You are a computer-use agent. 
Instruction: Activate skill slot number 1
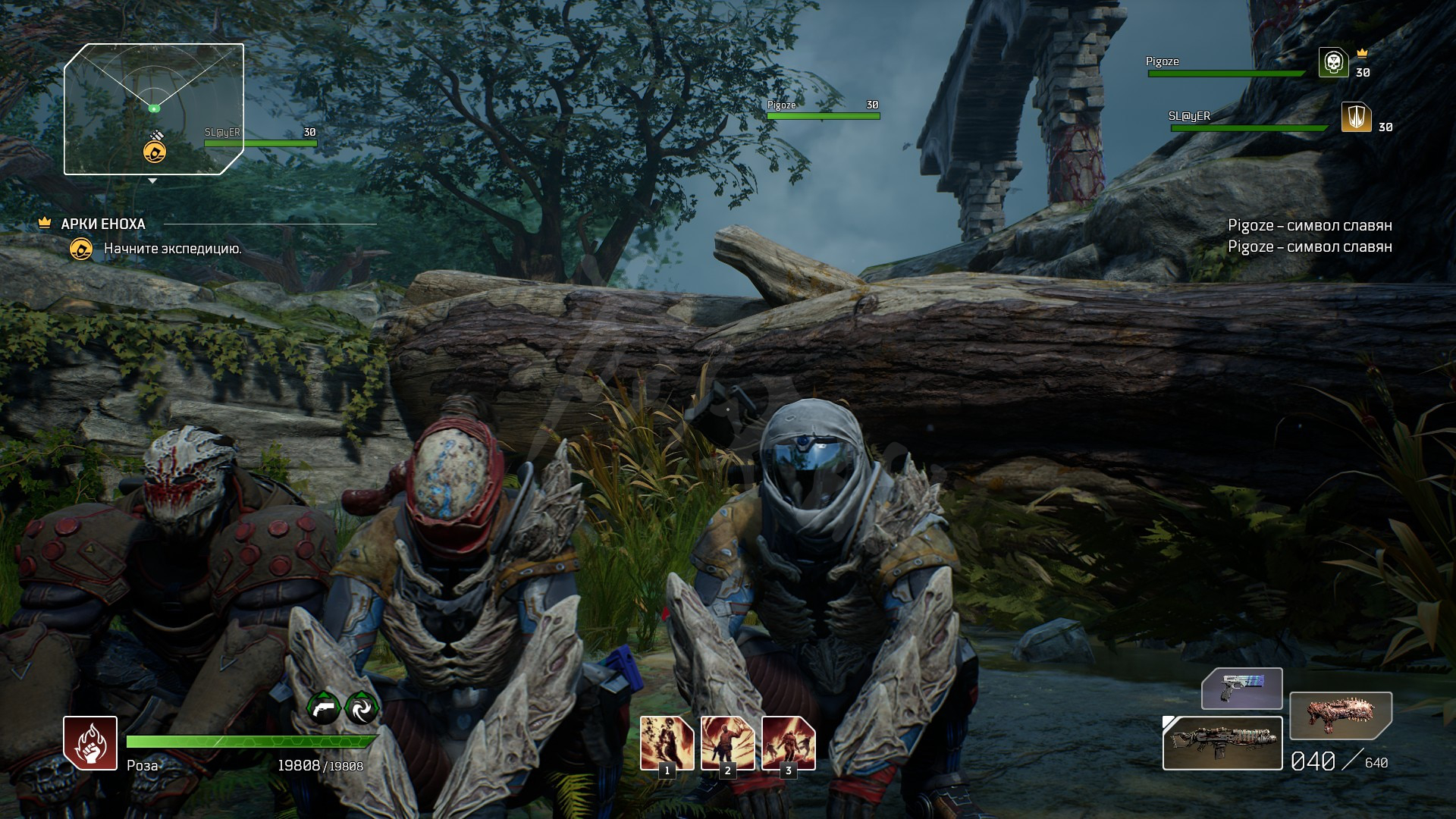coord(667,743)
